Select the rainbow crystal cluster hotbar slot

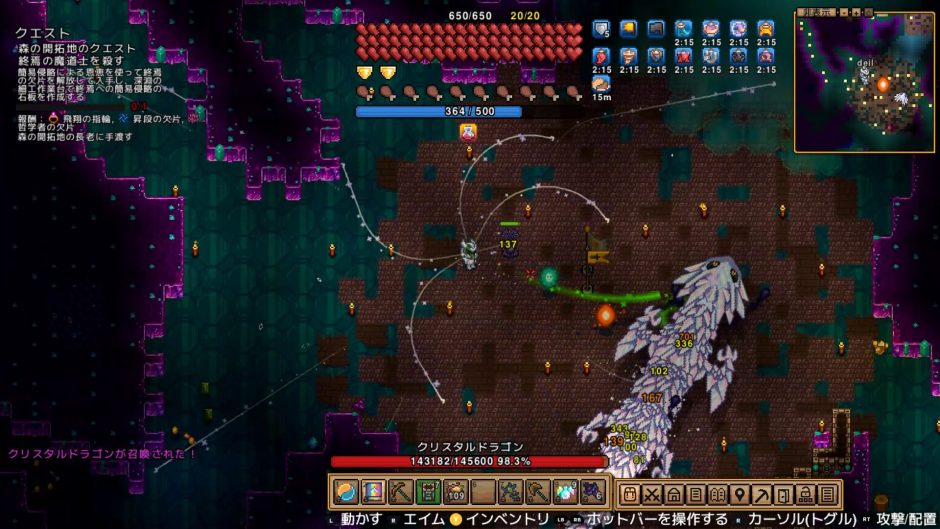(x=566, y=492)
